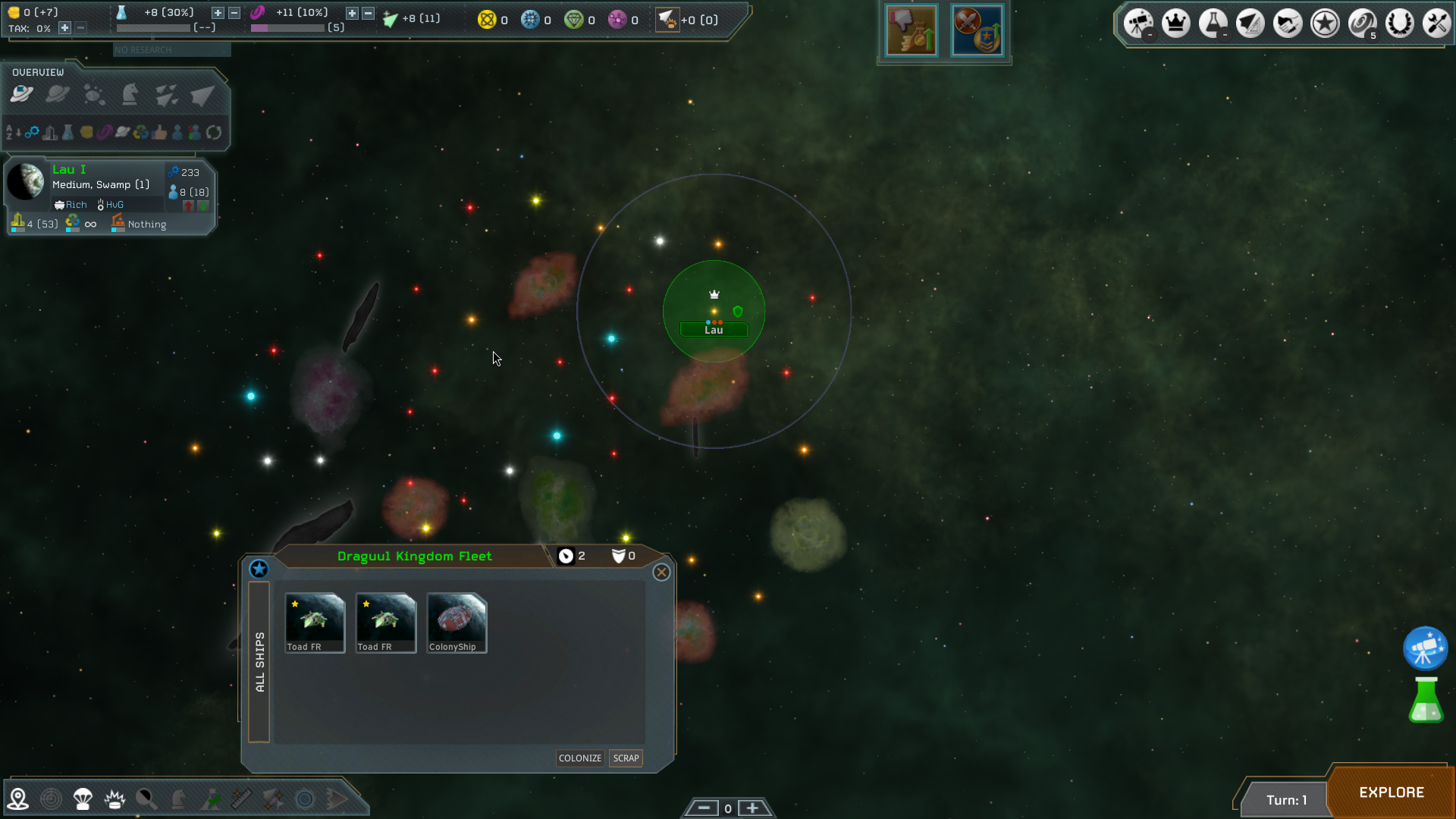Viewport: 1456px width, 819px height.
Task: Toggle the map pin location filter
Action: coord(17,799)
